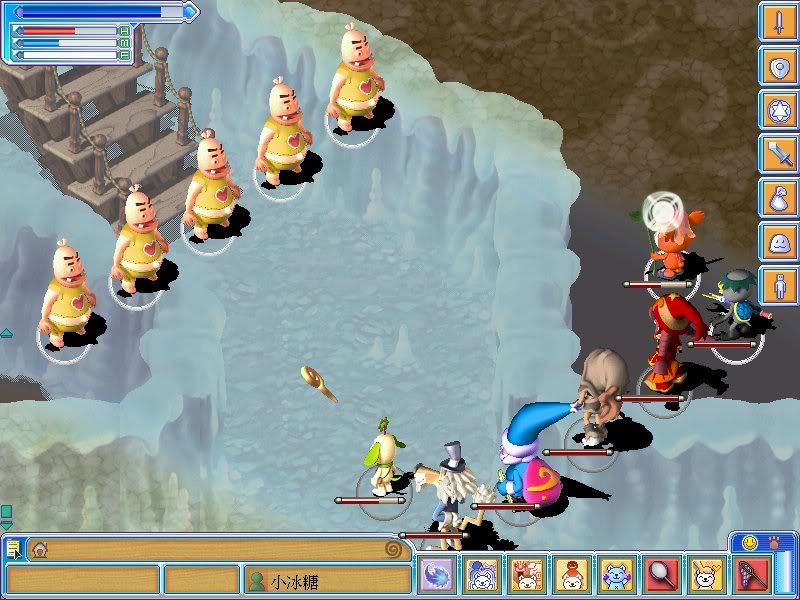Image resolution: width=800 pixels, height=600 pixels.
Task: Select the red-hat bear hotbar icon
Action: coord(571,575)
